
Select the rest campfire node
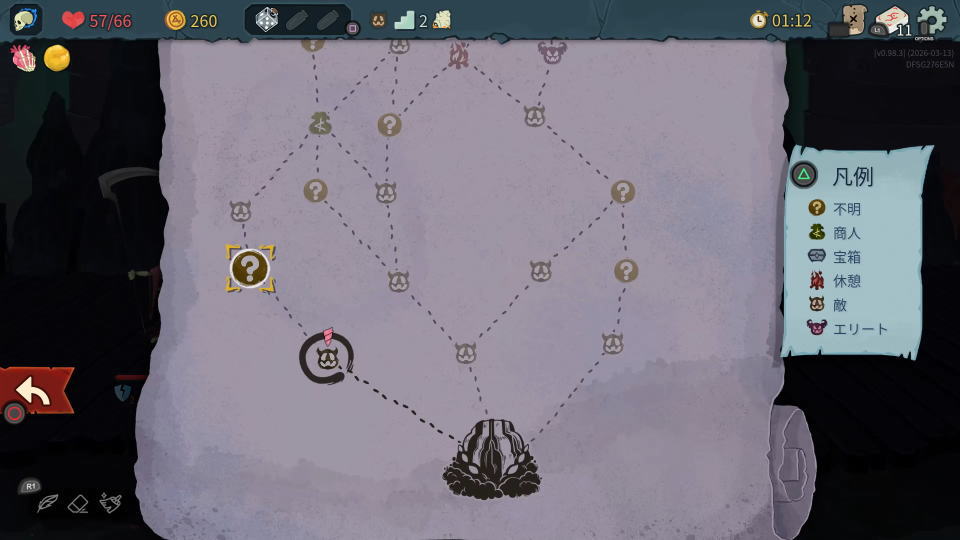click(x=458, y=55)
